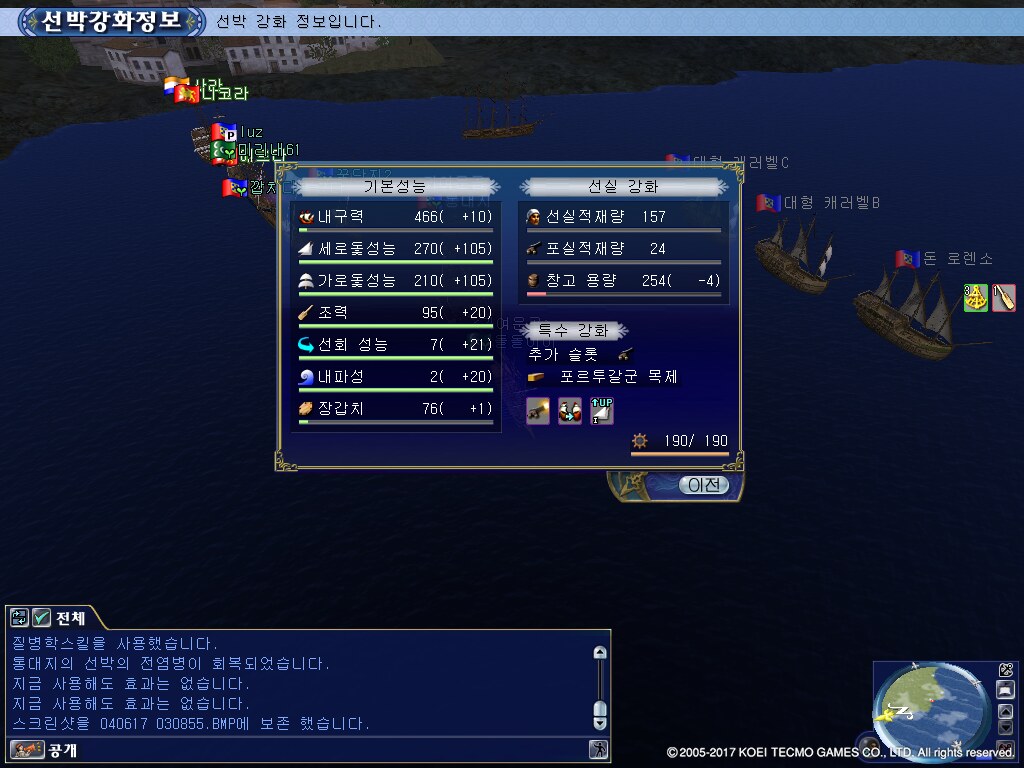Click the running figure icon in chat bar
This screenshot has width=1024, height=768.
tap(598, 749)
